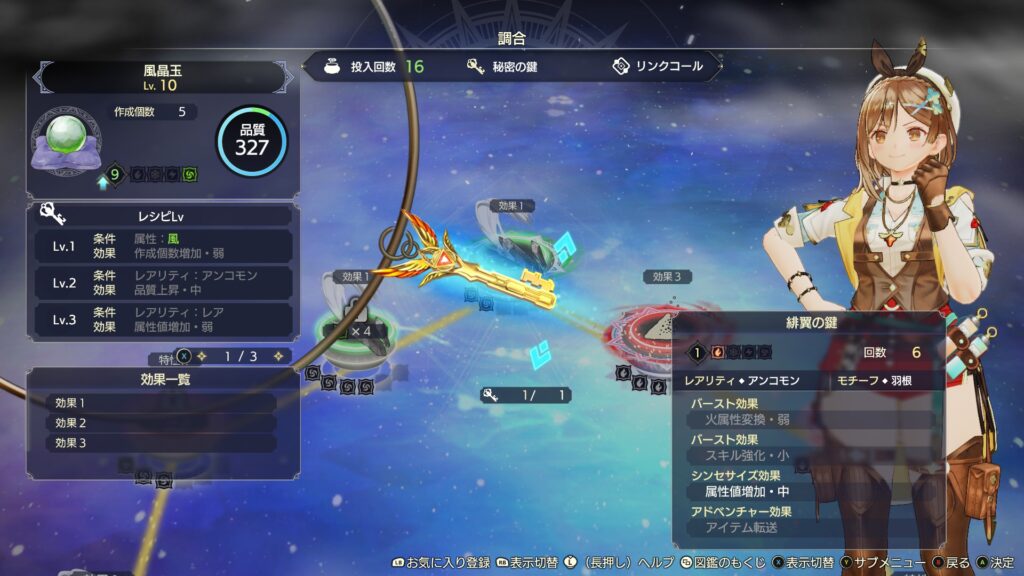
Task: Open the 風晶玉 item header
Action: [161, 78]
